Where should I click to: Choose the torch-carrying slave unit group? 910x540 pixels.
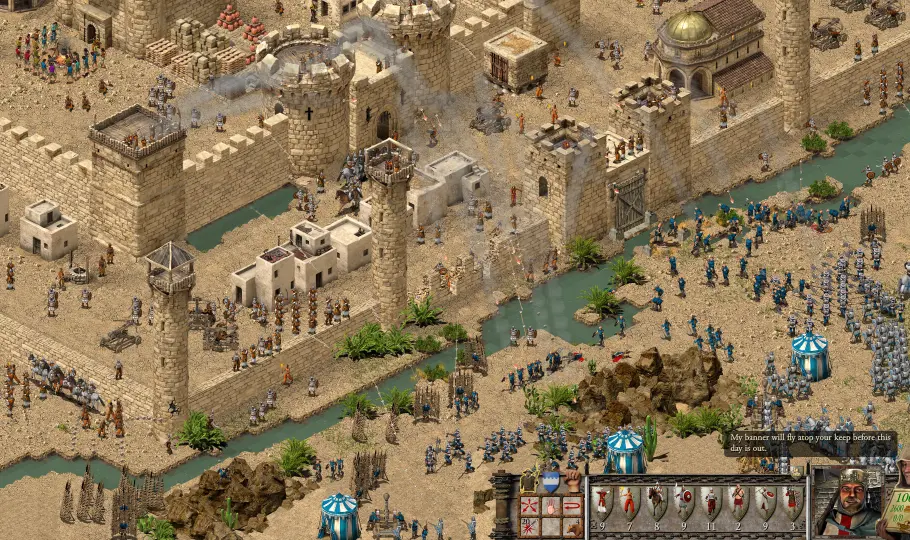628,503
